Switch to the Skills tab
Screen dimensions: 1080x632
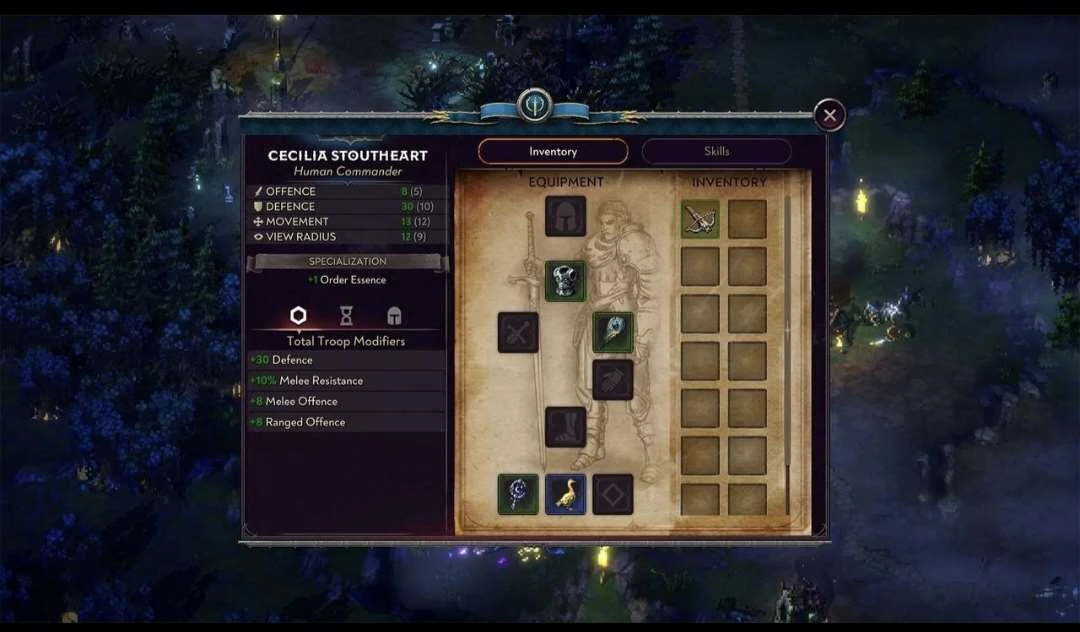tap(716, 151)
